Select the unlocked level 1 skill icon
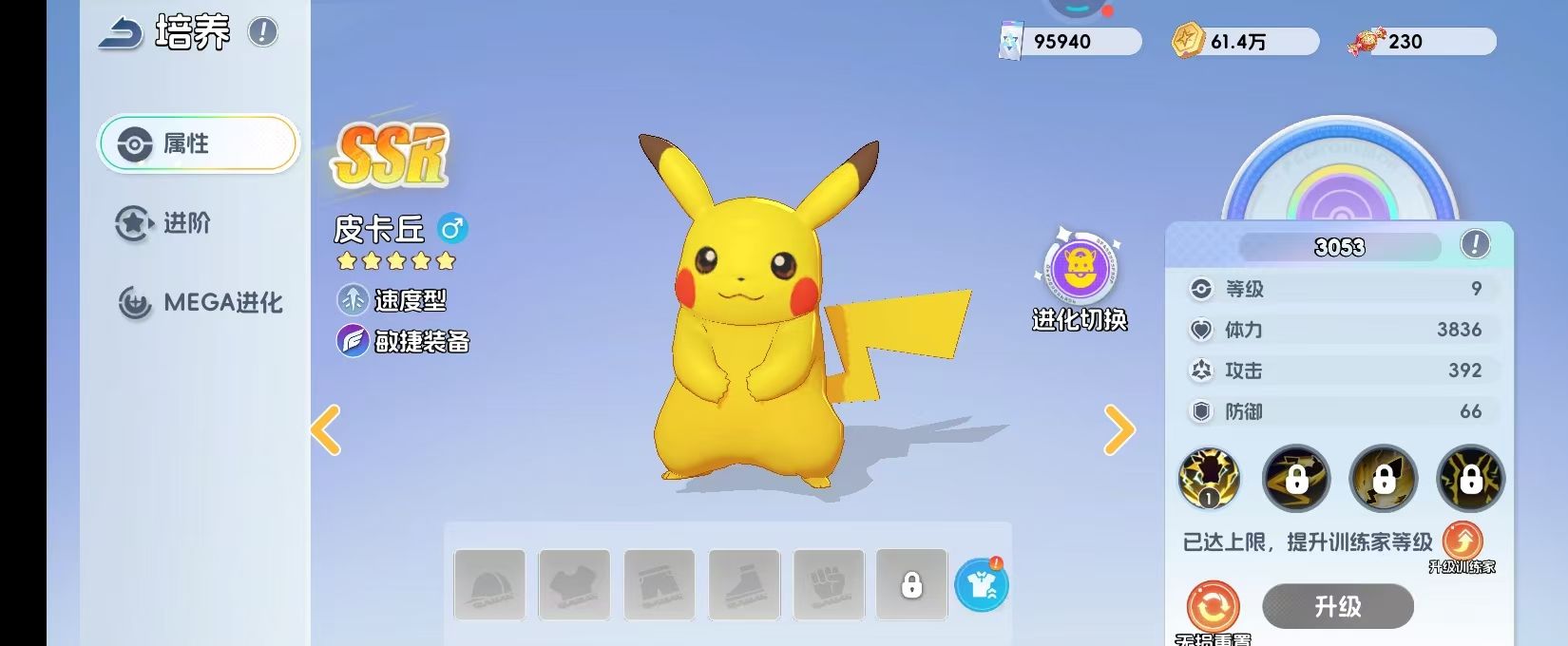 (1209, 477)
